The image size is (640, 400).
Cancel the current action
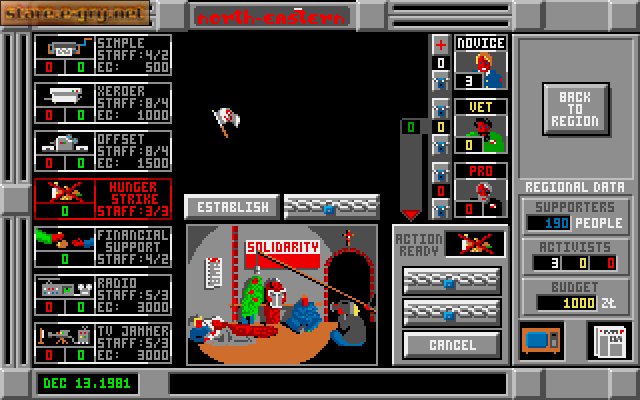click(x=453, y=345)
